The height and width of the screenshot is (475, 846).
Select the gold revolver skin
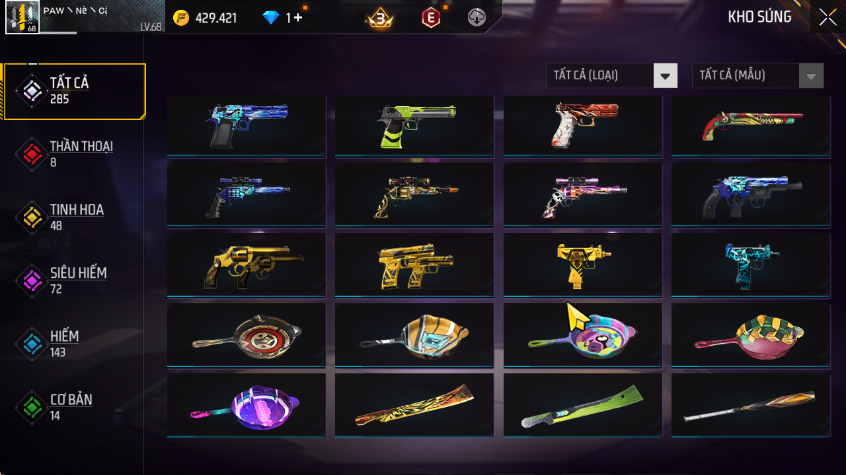(x=246, y=265)
